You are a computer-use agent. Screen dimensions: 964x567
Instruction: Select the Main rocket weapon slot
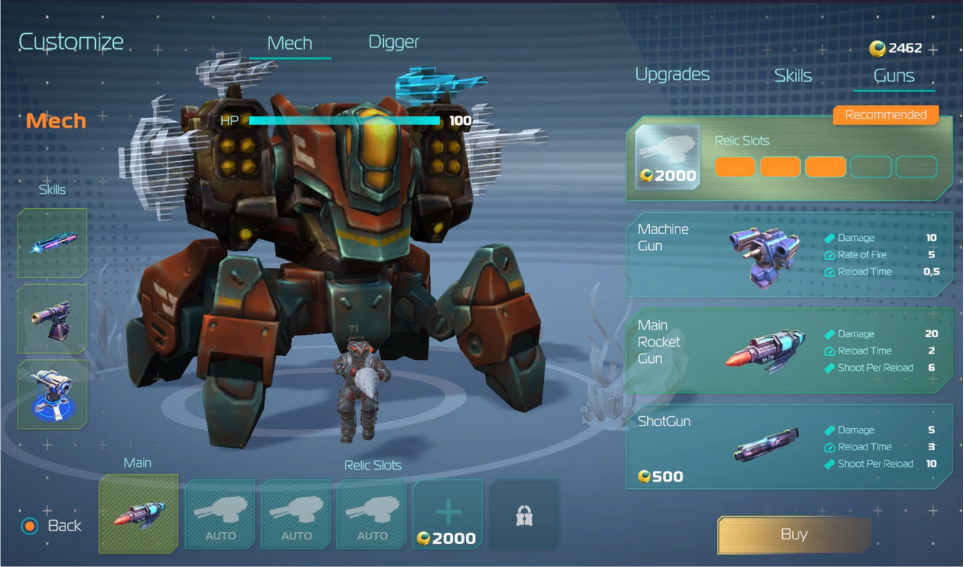click(x=138, y=514)
